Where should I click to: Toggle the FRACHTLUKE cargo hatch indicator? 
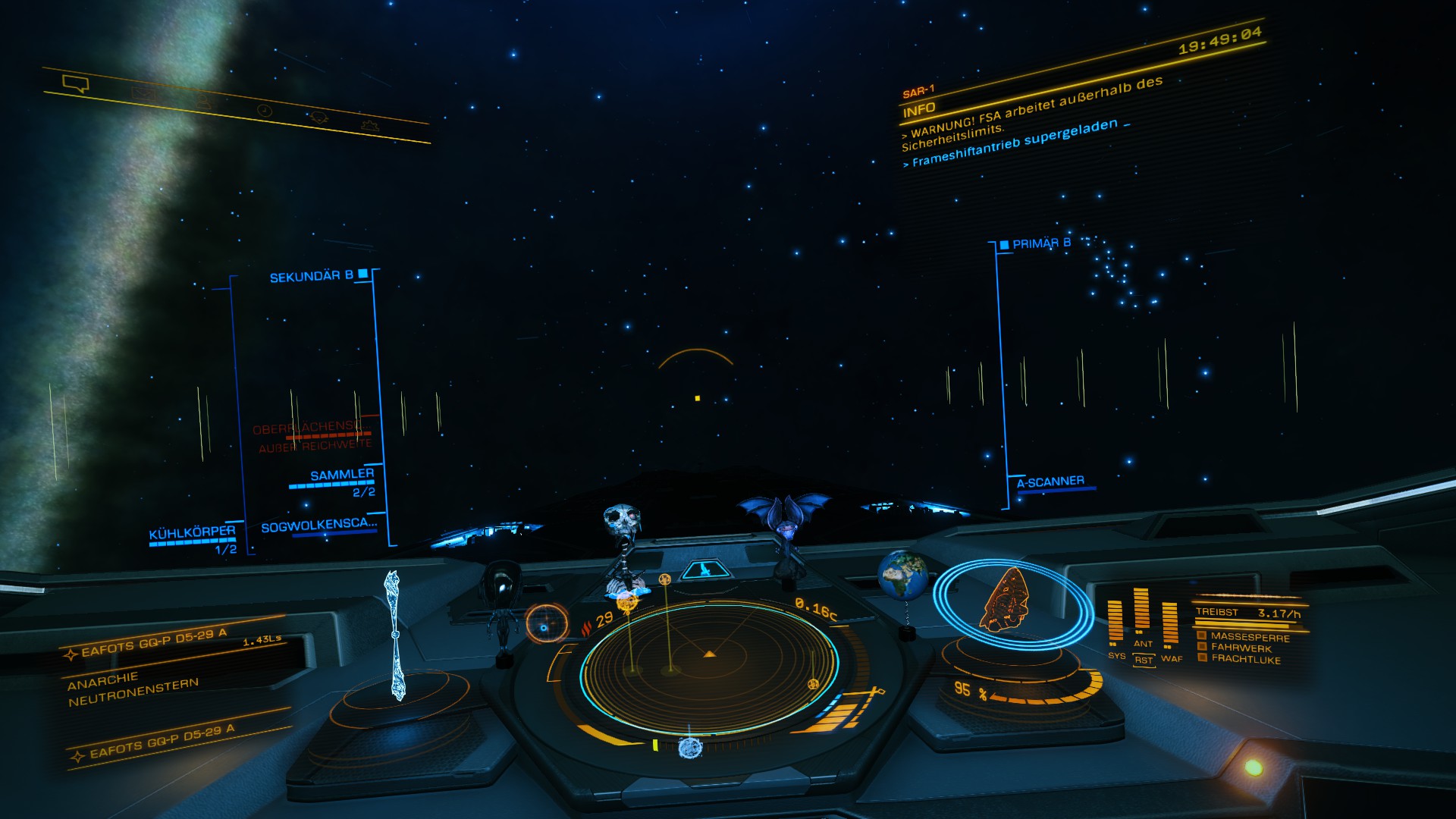coord(1245,659)
